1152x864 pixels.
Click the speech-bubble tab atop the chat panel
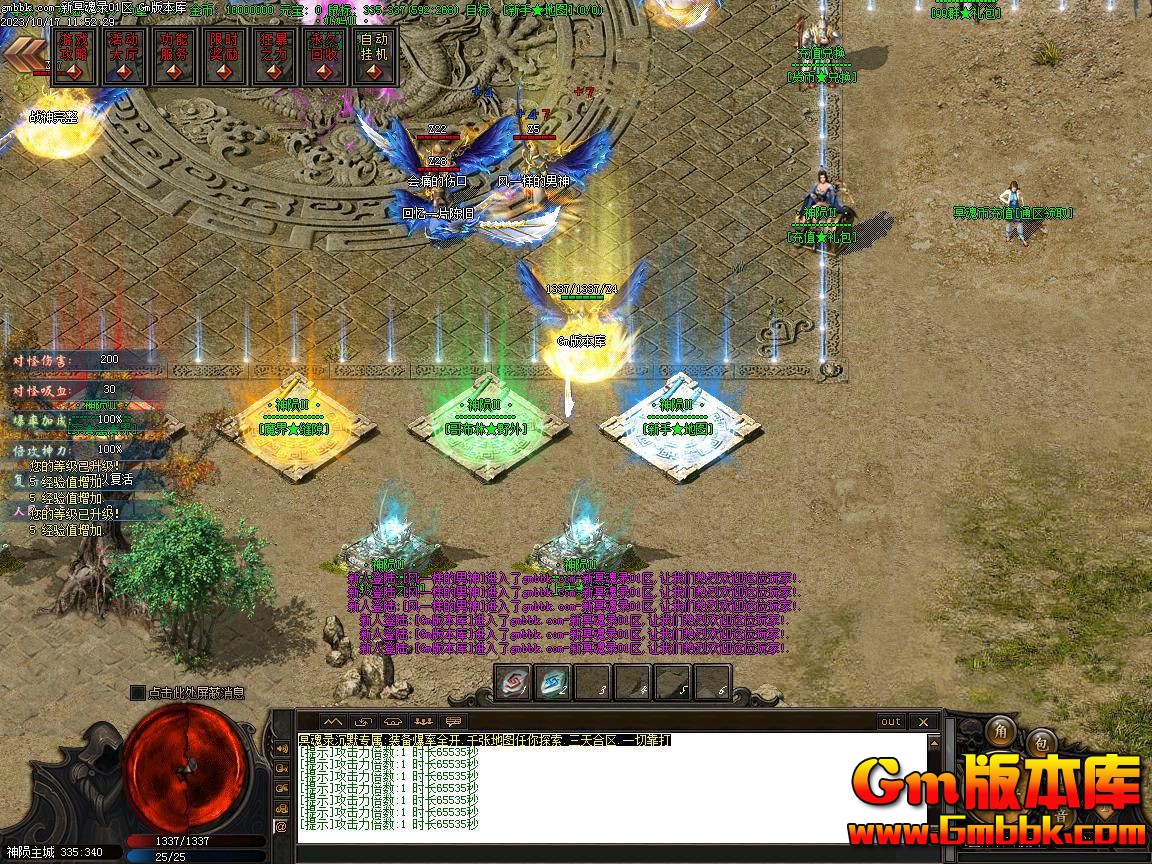[454, 721]
